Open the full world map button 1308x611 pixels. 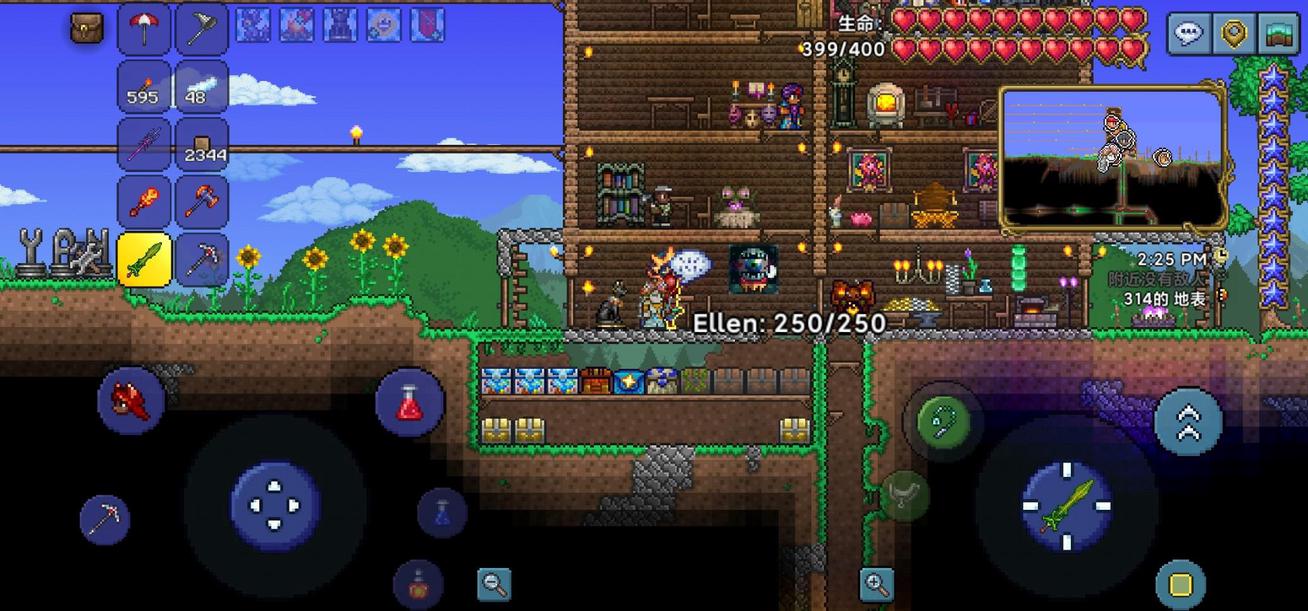(x=1277, y=34)
